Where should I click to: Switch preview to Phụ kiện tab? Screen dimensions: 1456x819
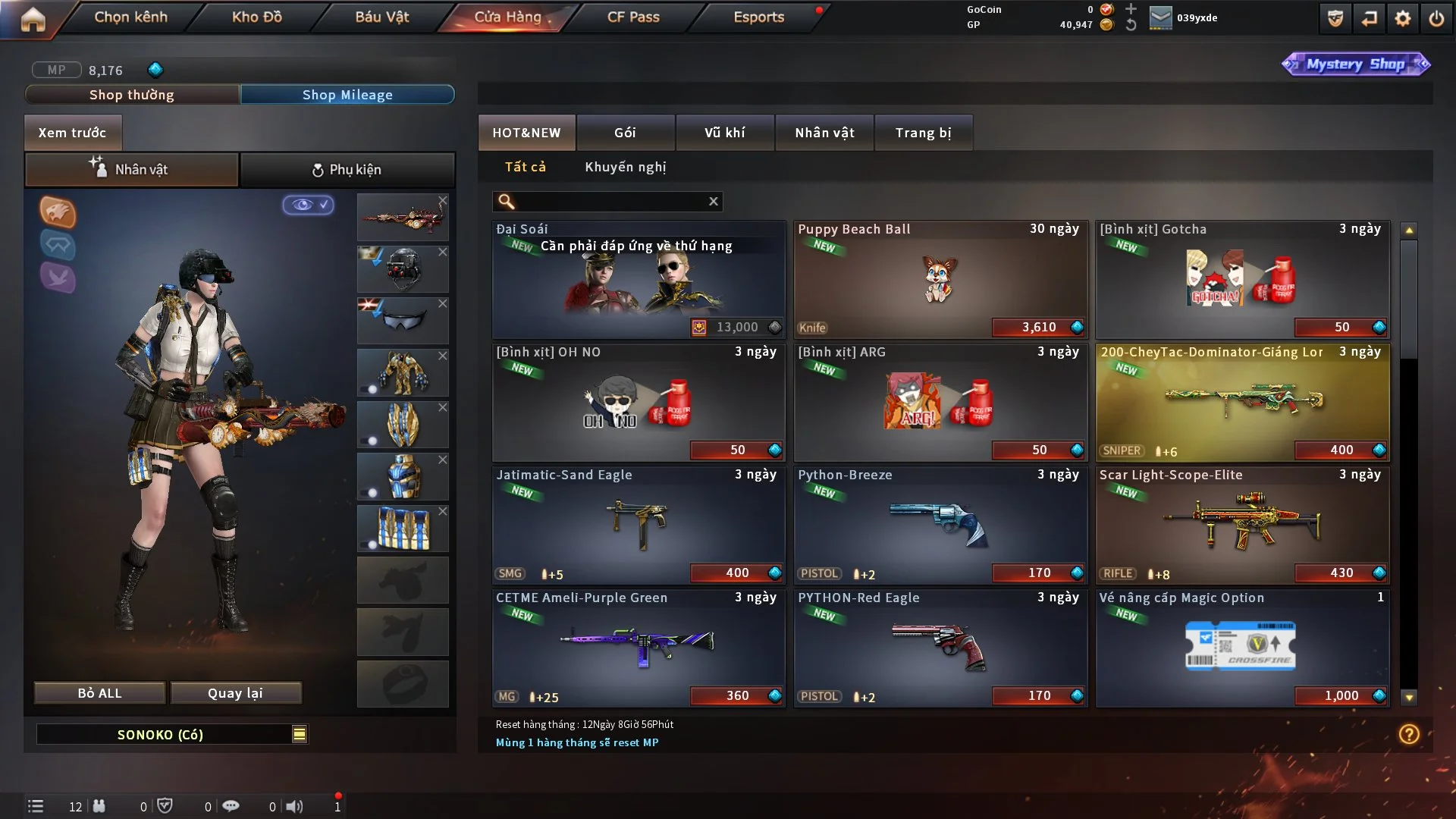[347, 170]
